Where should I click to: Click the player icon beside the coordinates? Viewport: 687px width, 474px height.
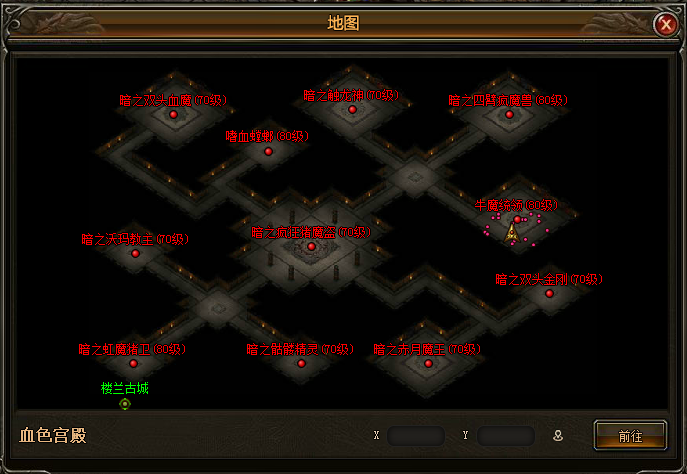click(558, 436)
